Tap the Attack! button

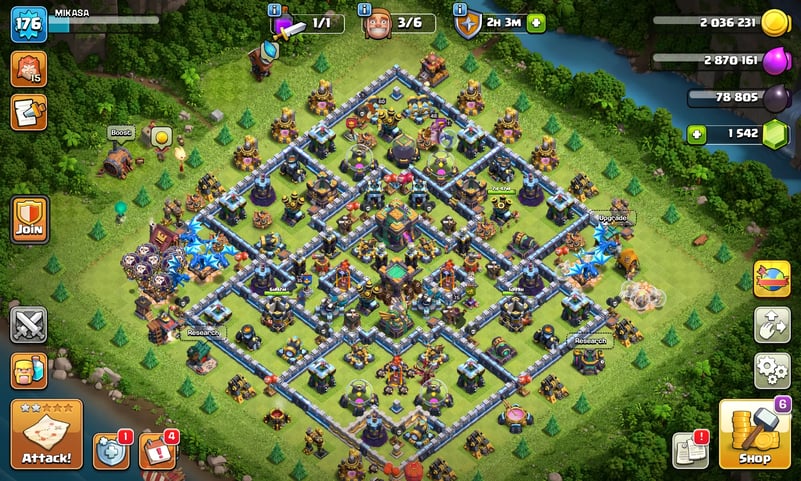point(46,434)
